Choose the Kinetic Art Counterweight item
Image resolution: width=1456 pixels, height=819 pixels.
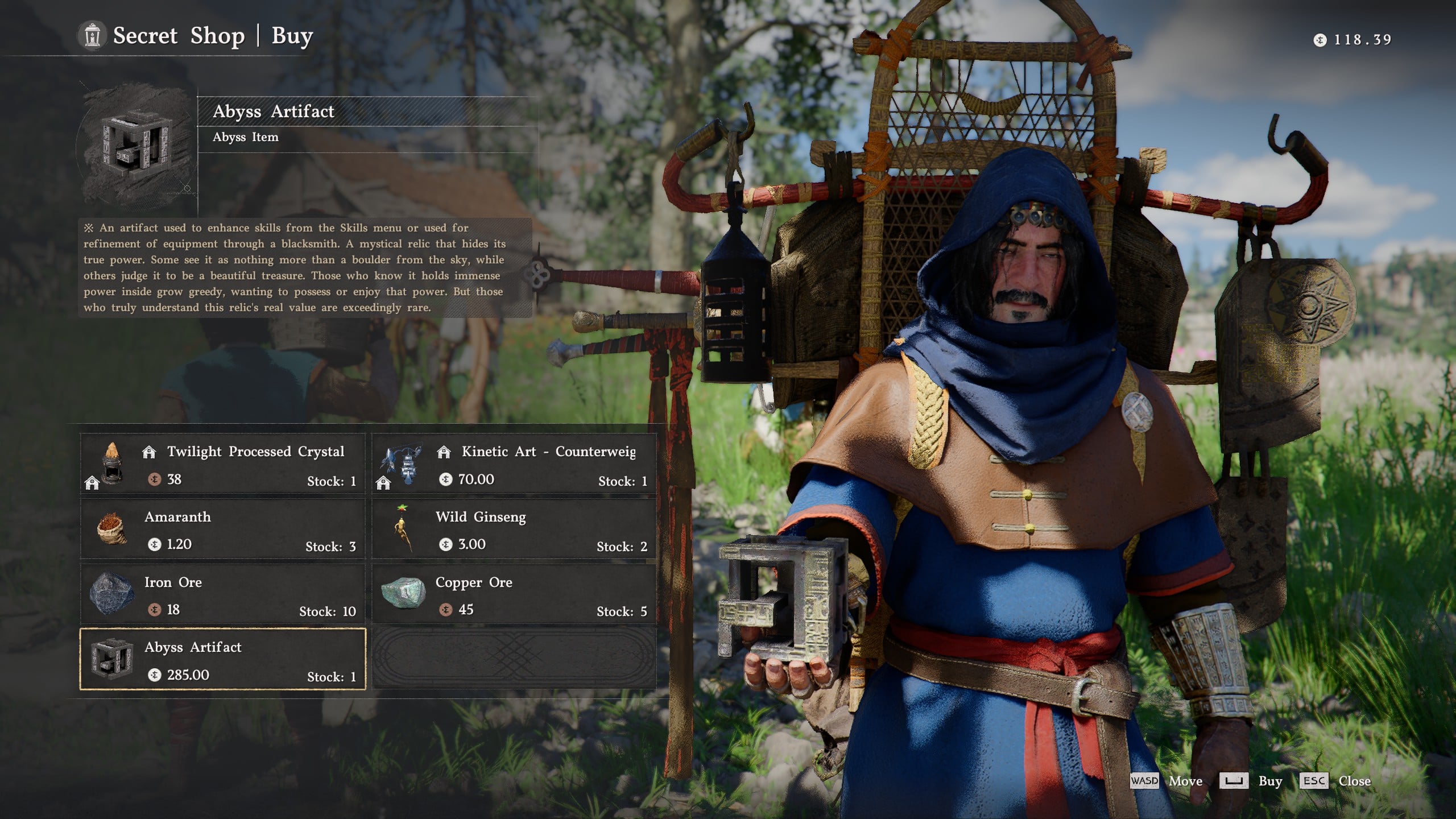click(x=514, y=464)
